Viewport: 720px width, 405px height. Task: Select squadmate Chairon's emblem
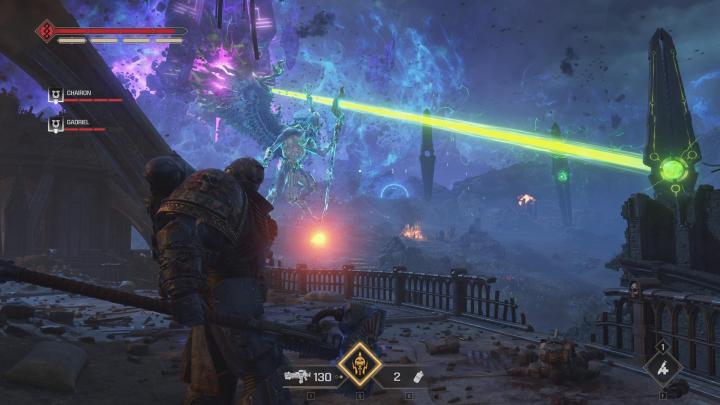(x=56, y=95)
